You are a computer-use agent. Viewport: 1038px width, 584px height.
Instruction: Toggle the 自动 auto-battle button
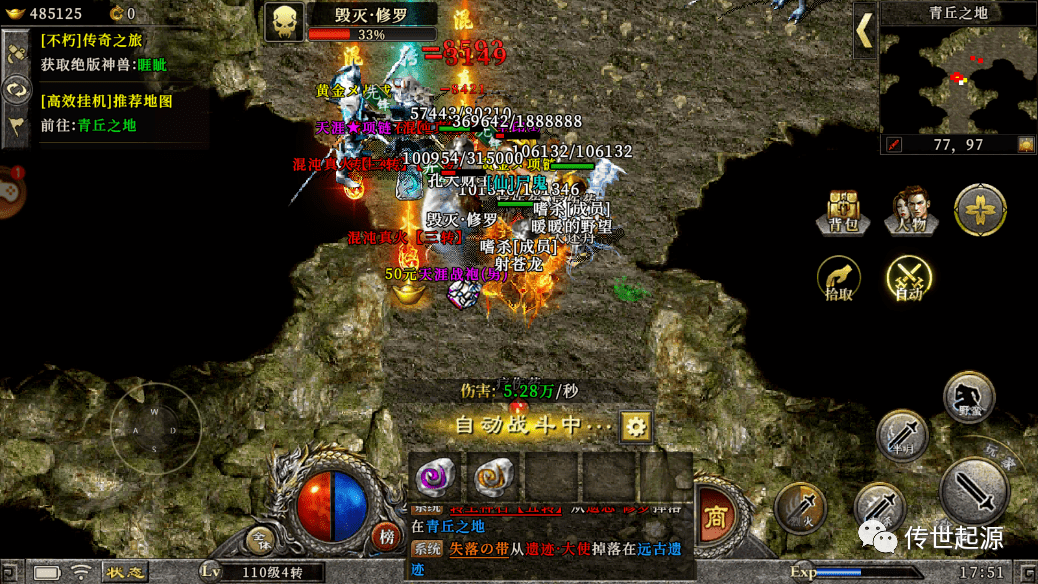point(909,280)
